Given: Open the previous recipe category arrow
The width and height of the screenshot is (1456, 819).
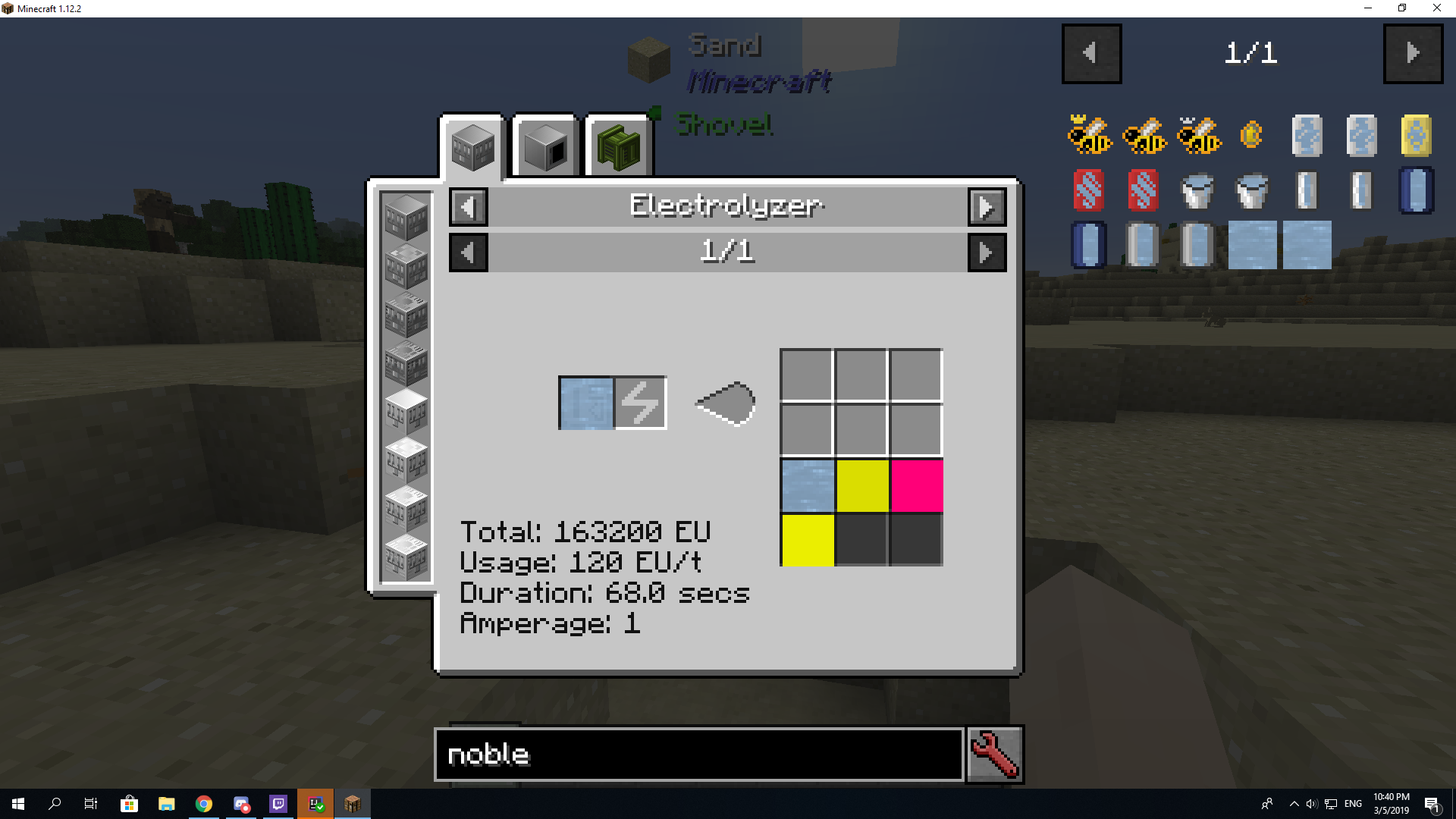Looking at the screenshot, I should (x=468, y=207).
